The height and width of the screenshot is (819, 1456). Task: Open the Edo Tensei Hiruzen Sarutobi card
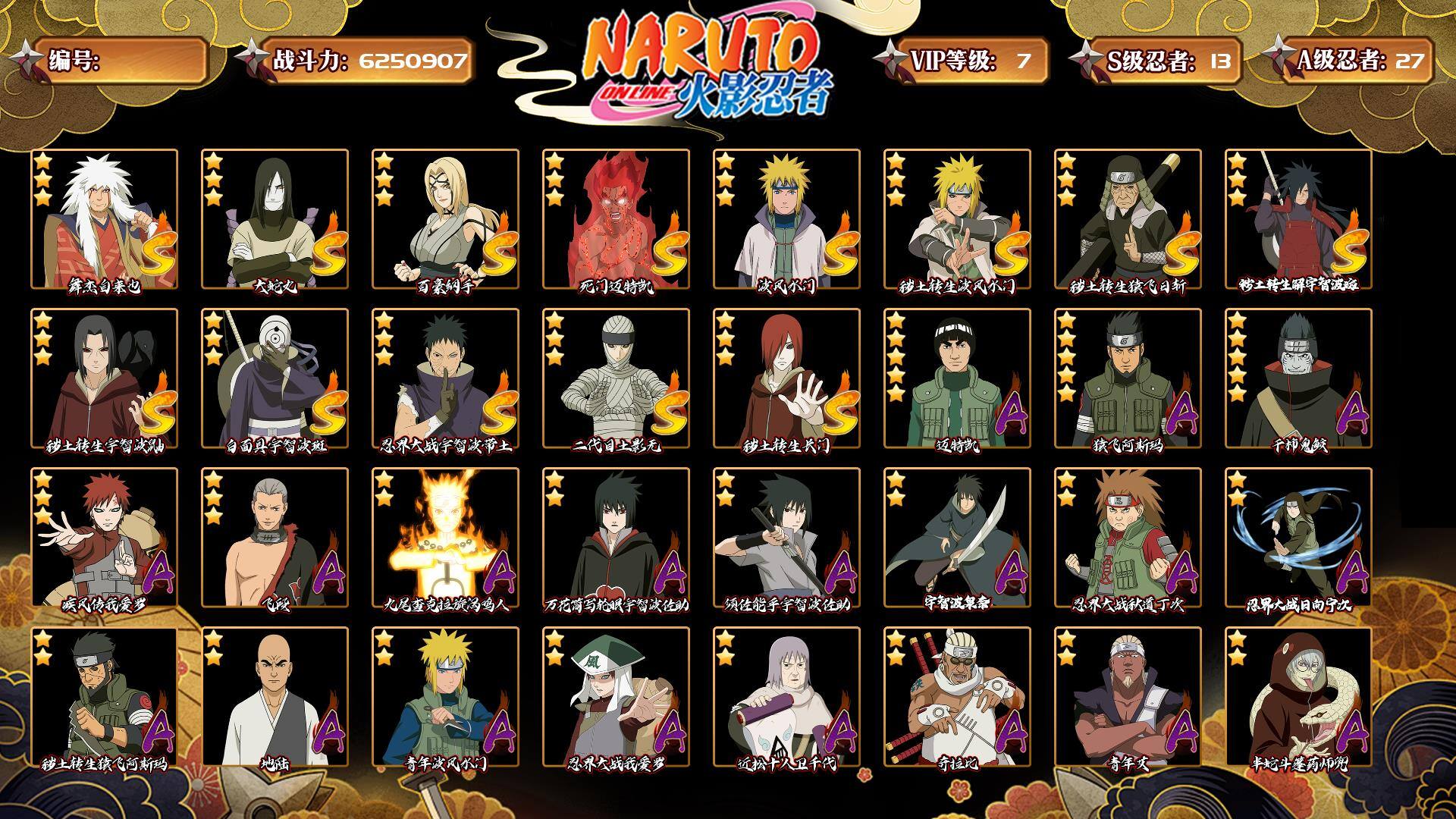(x=1128, y=219)
